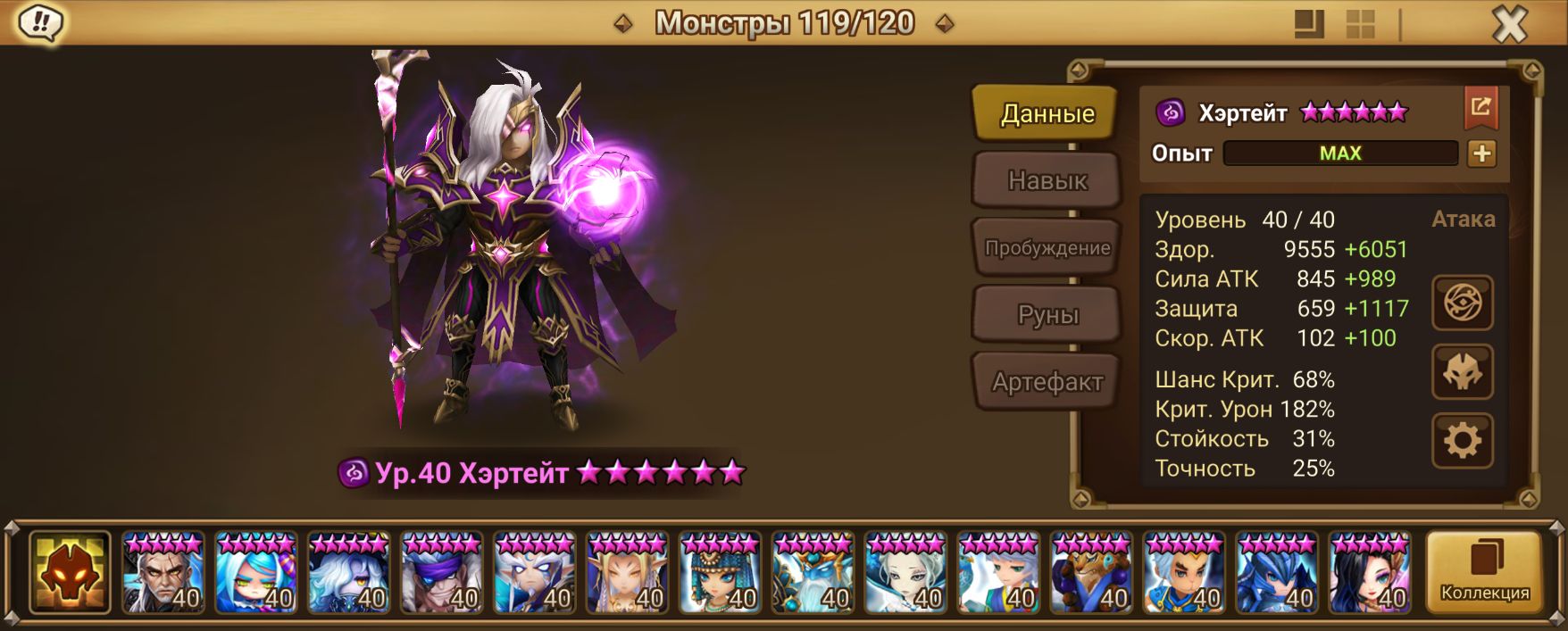Pick the orange beast monster thumbnail
Viewport: 1568px width, 631px height.
pos(1091,572)
